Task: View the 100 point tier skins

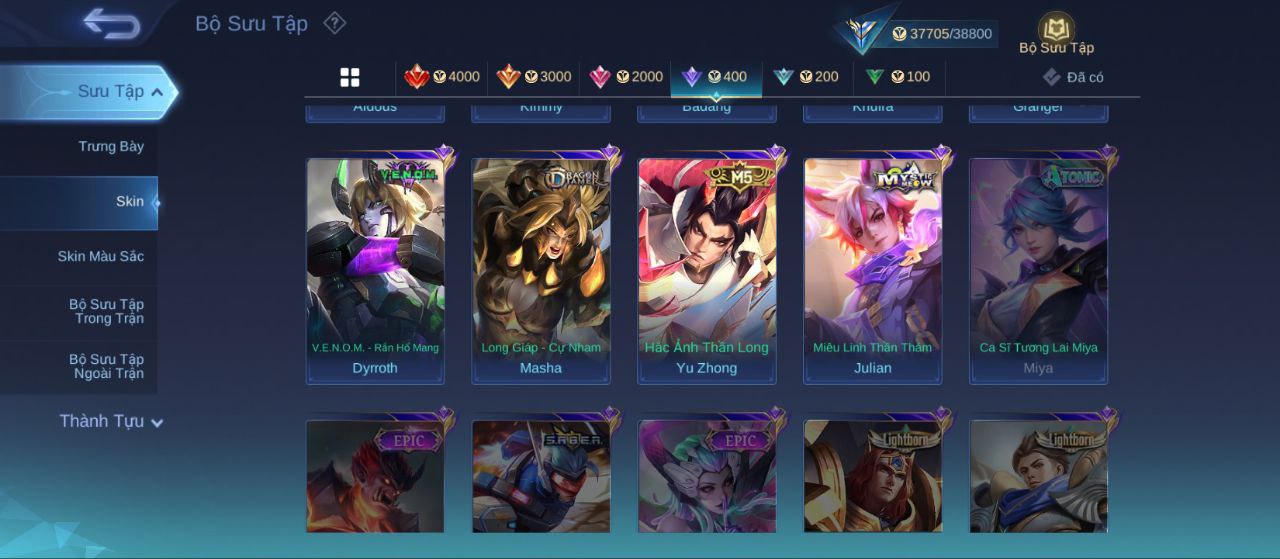Action: [x=898, y=77]
